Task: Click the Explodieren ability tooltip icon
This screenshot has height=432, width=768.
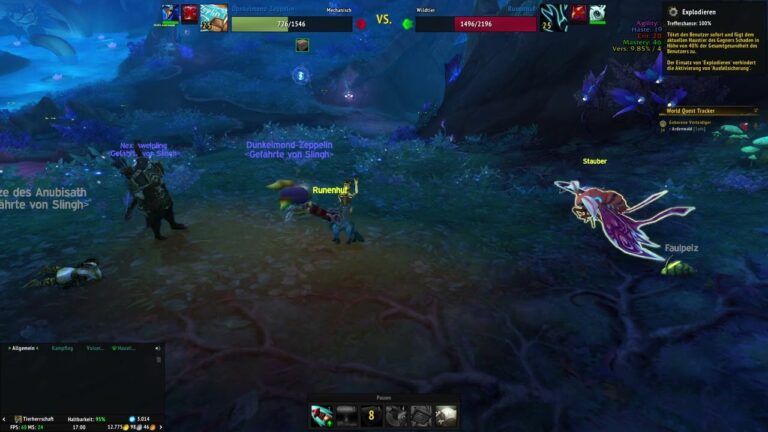Action: [673, 12]
